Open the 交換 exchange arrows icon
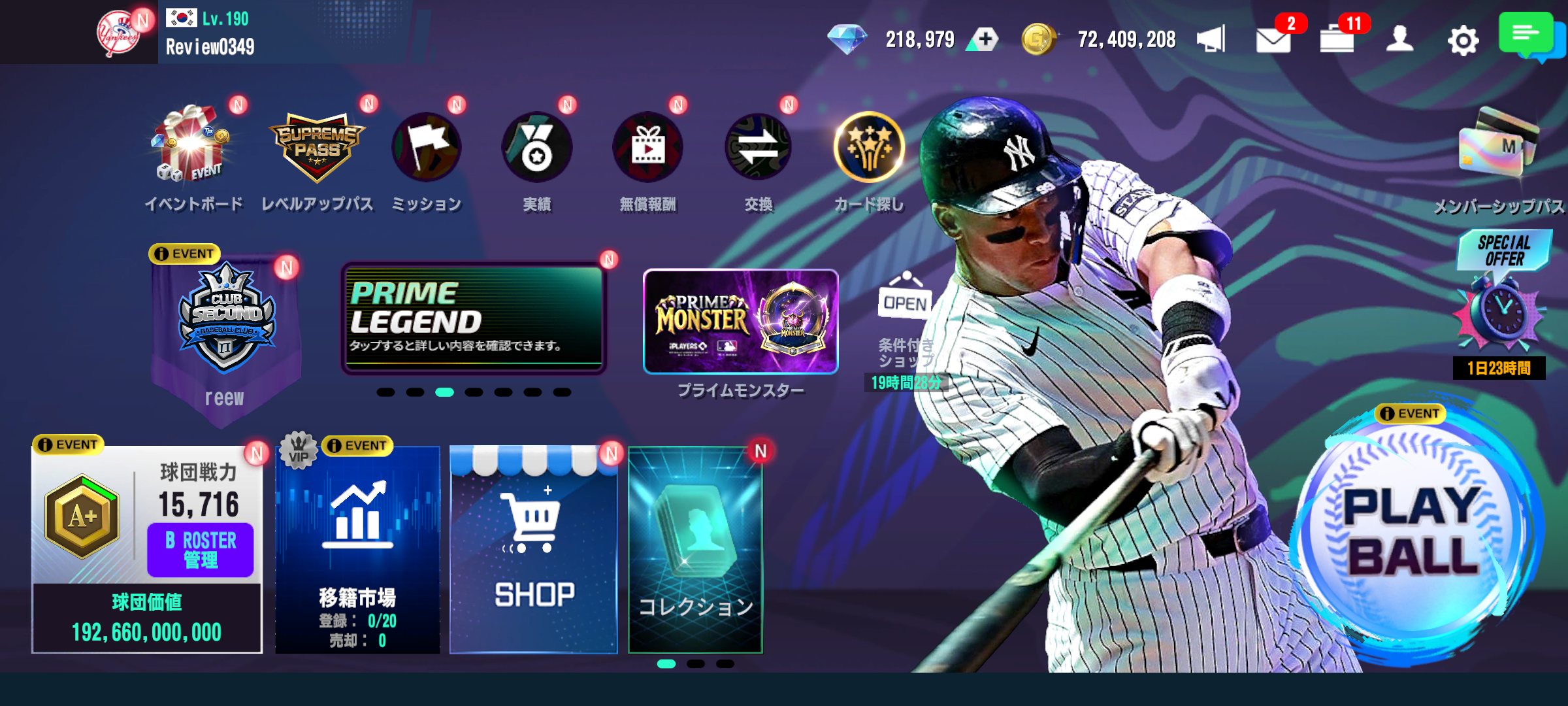This screenshot has width=1568, height=706. [758, 147]
